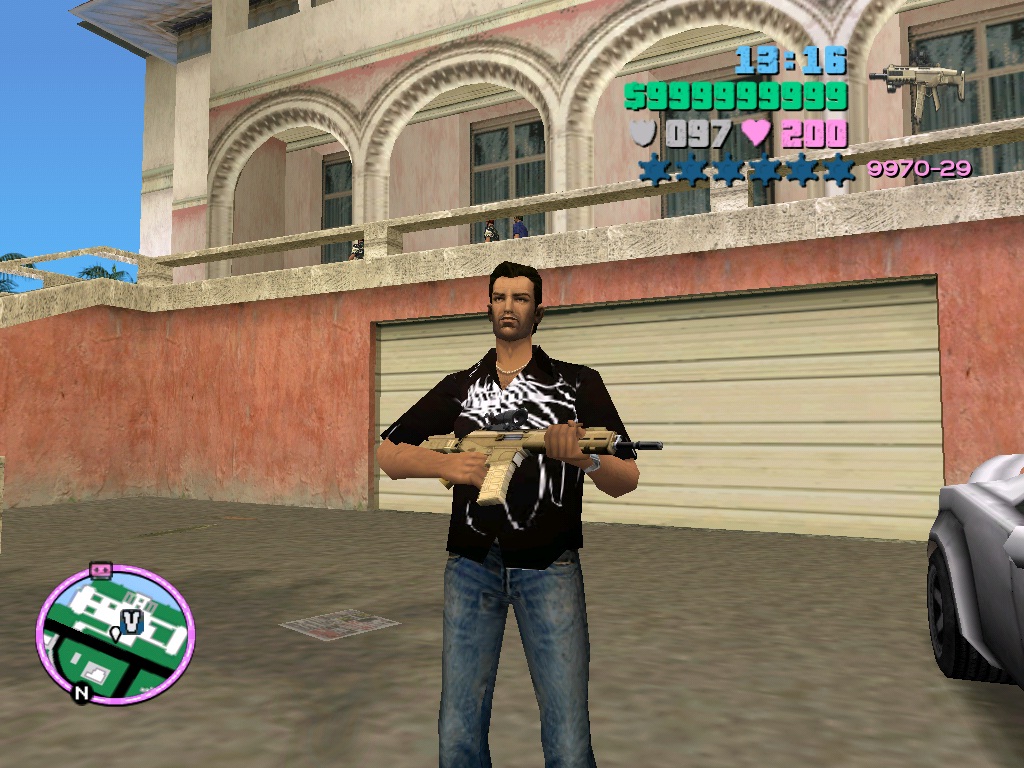This screenshot has width=1024, height=768.
Task: Click the V mansion marker on radar
Action: point(134,620)
